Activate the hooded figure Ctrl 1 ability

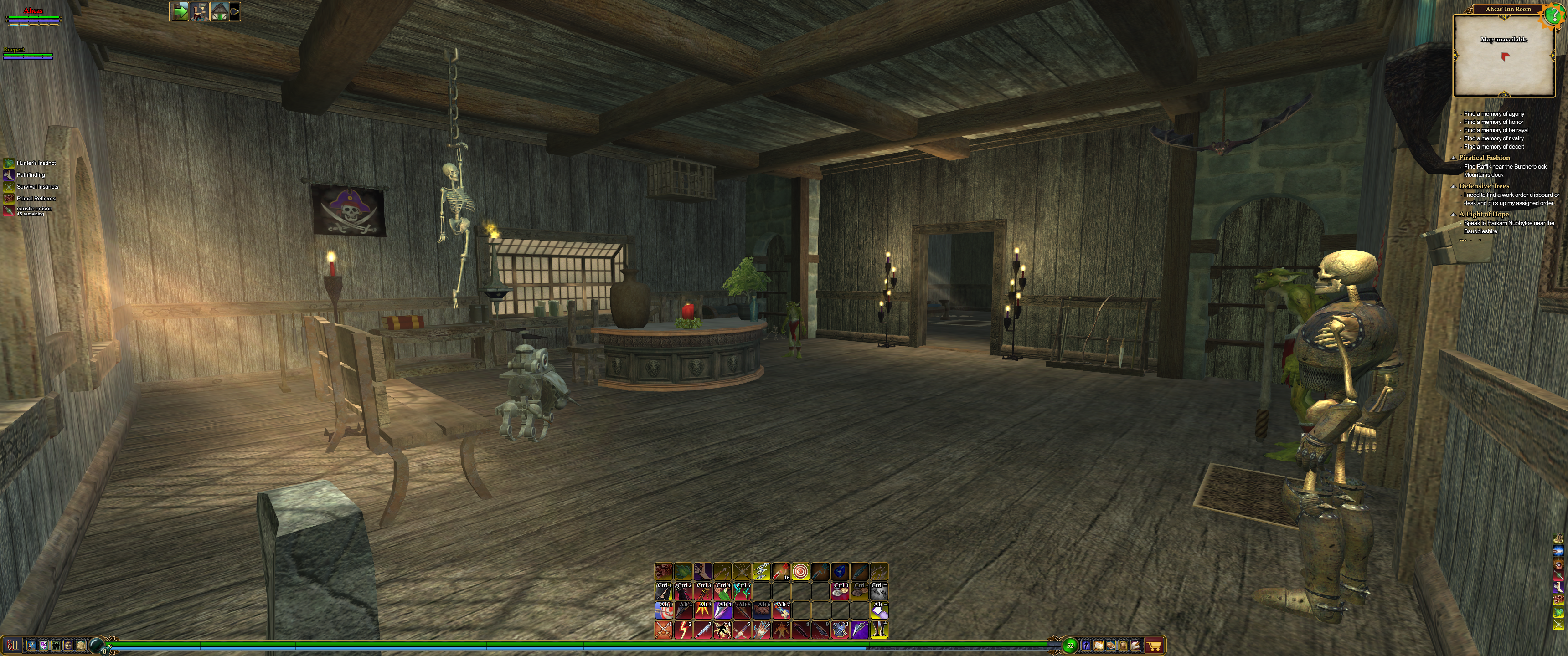(x=664, y=591)
